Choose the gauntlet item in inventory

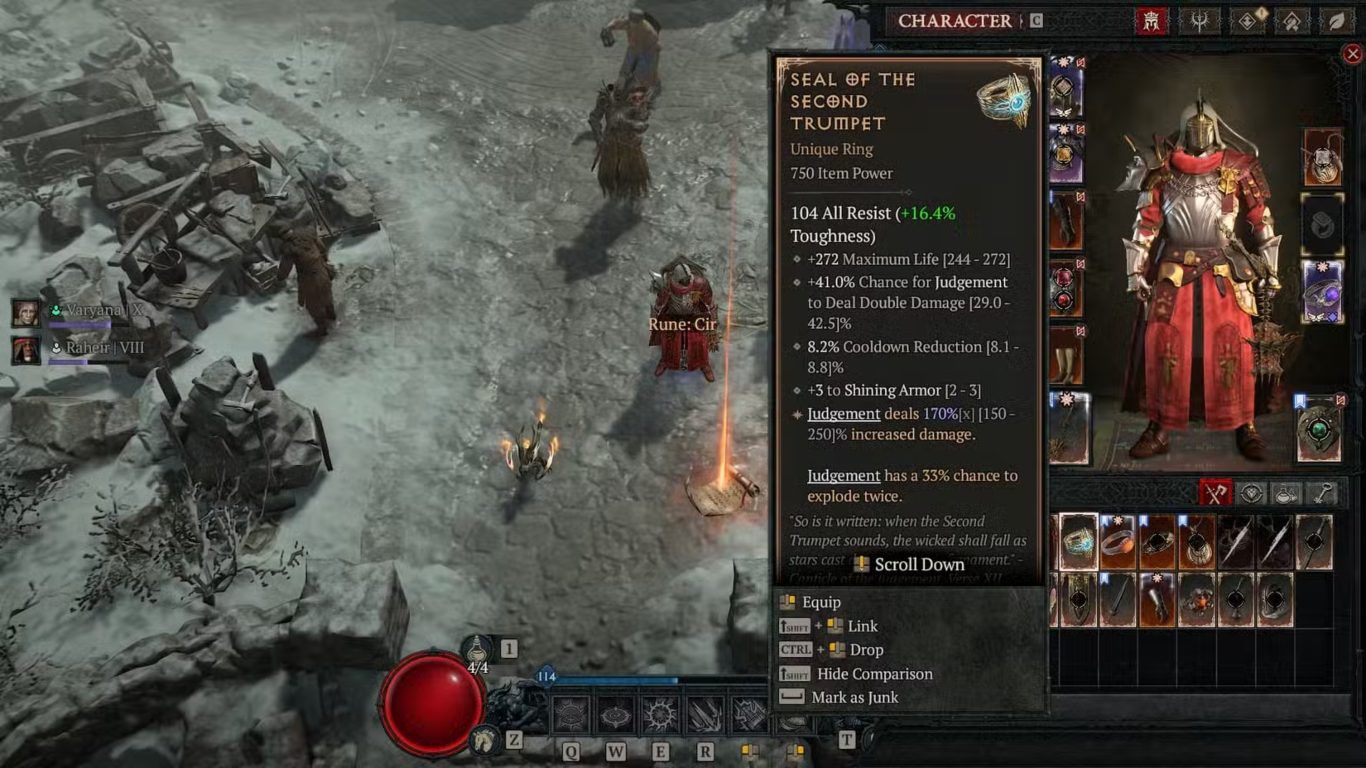(1157, 600)
